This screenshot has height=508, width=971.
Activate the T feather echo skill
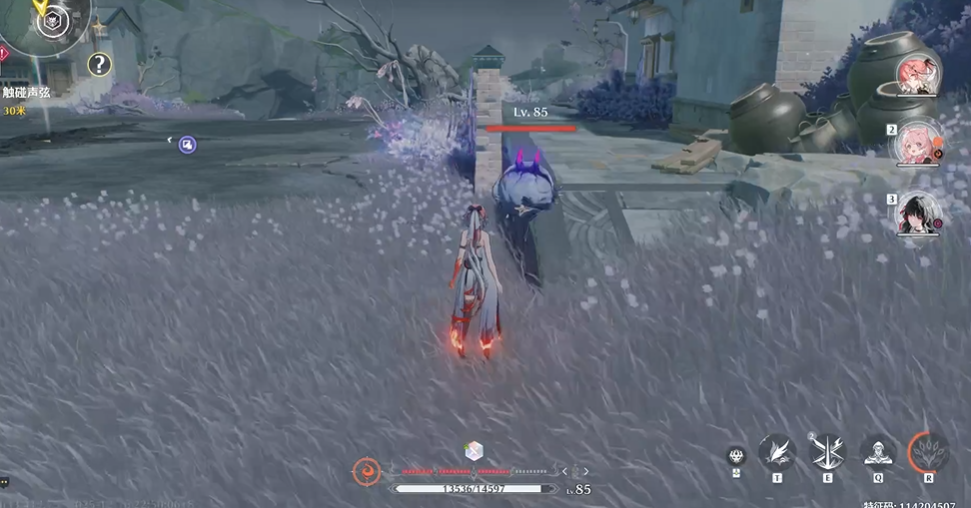point(776,452)
